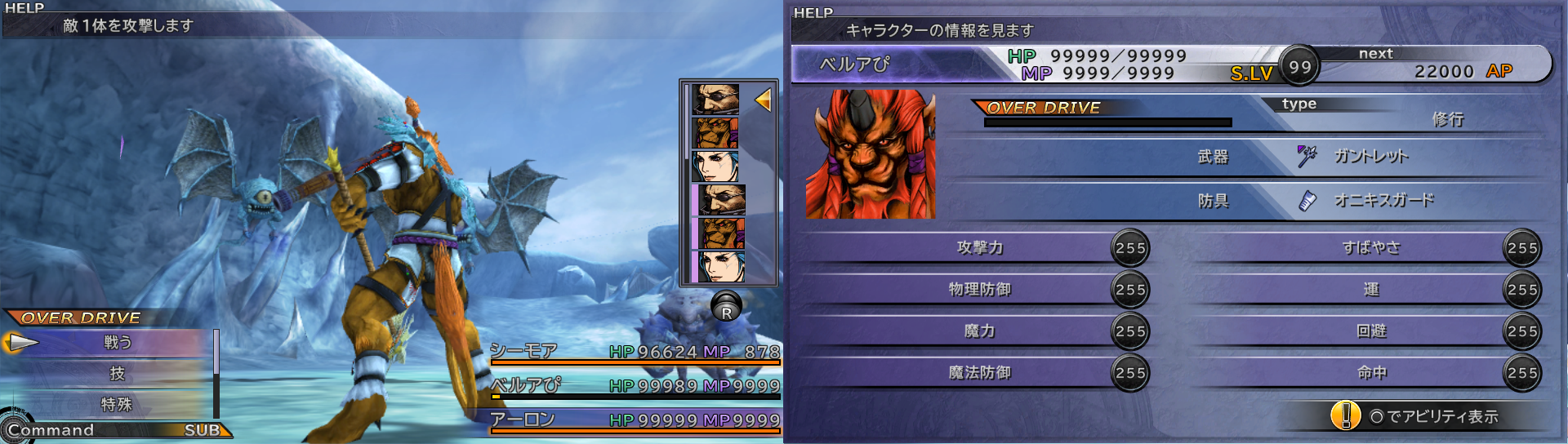Select the Command tab label

pyautogui.click(x=51, y=430)
